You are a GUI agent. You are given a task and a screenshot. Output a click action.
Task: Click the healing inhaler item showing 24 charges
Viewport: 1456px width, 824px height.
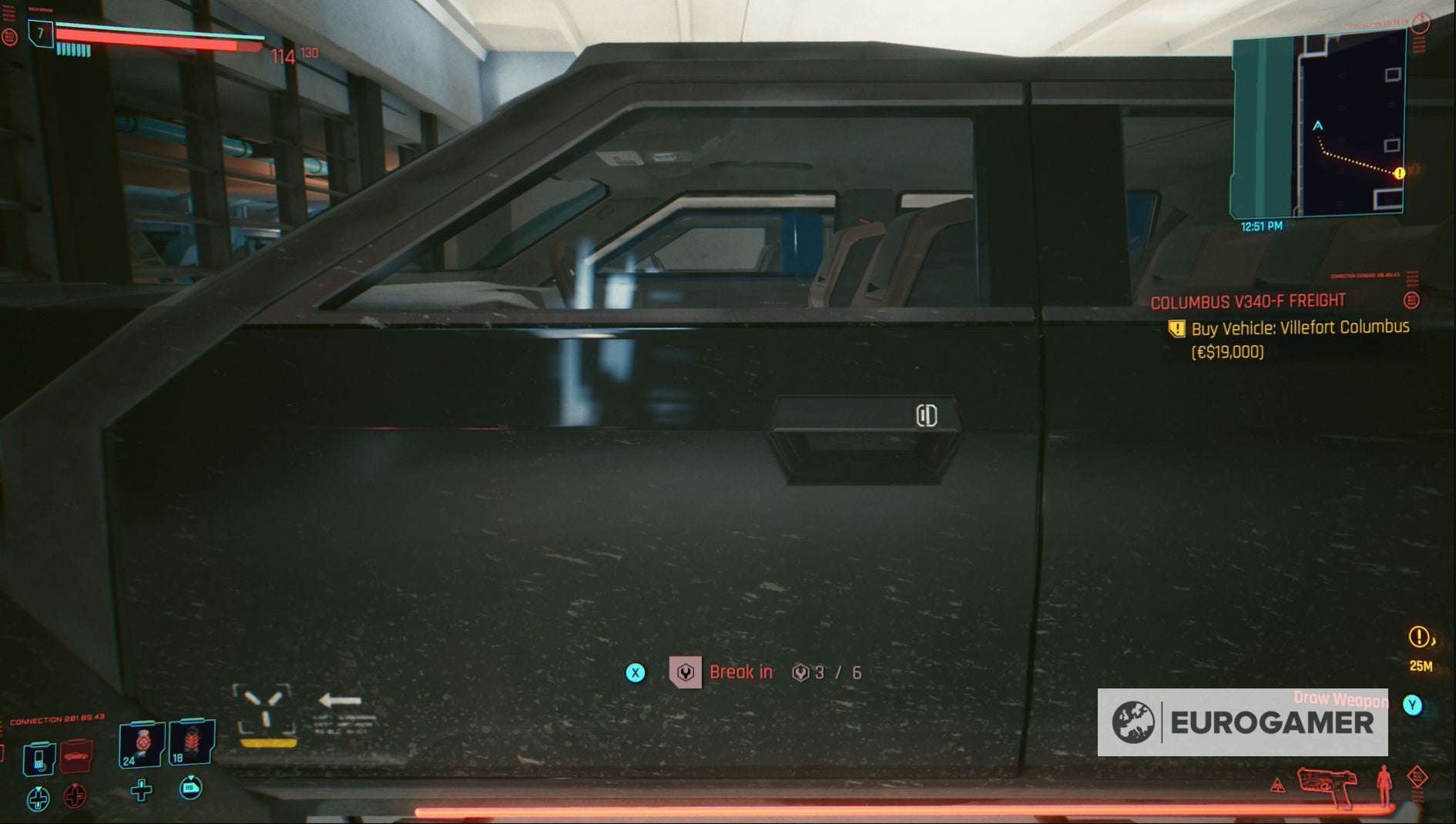pyautogui.click(x=141, y=745)
